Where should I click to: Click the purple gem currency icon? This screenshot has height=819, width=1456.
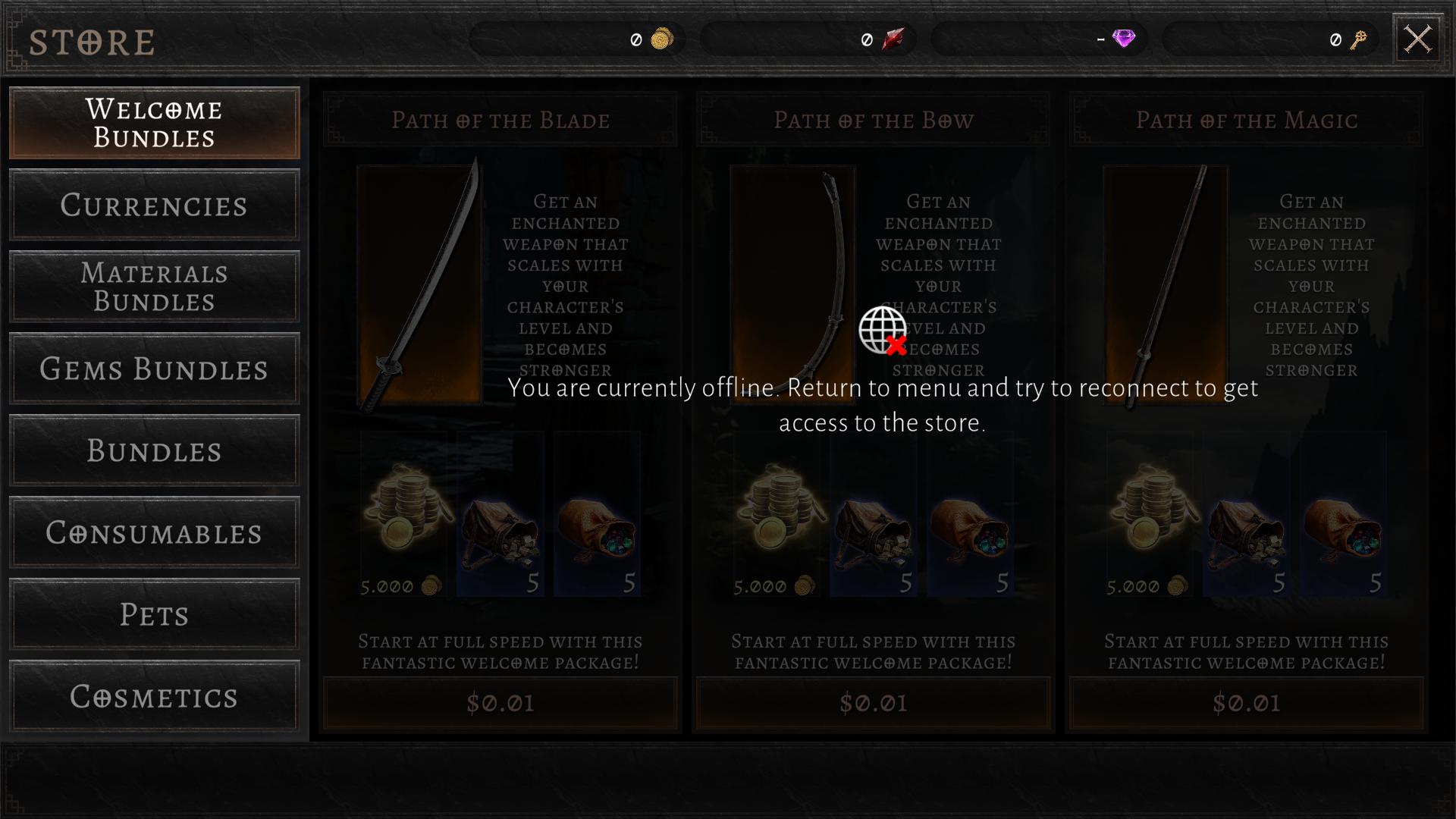(x=1123, y=39)
